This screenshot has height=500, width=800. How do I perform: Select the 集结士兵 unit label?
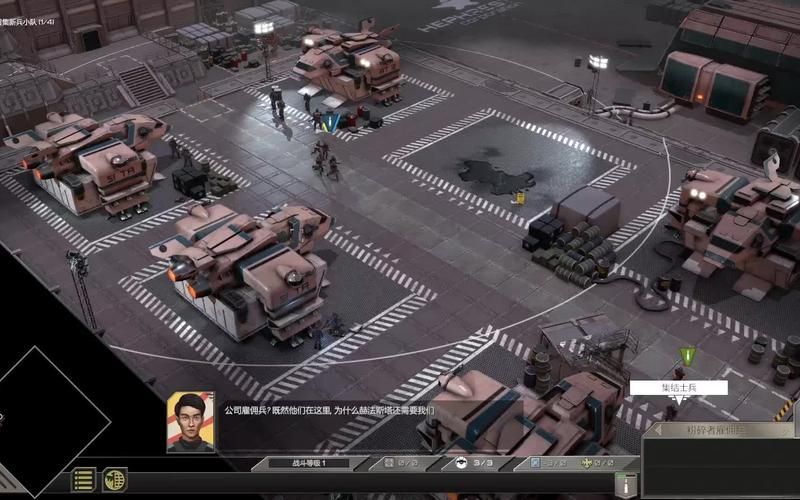[678, 388]
